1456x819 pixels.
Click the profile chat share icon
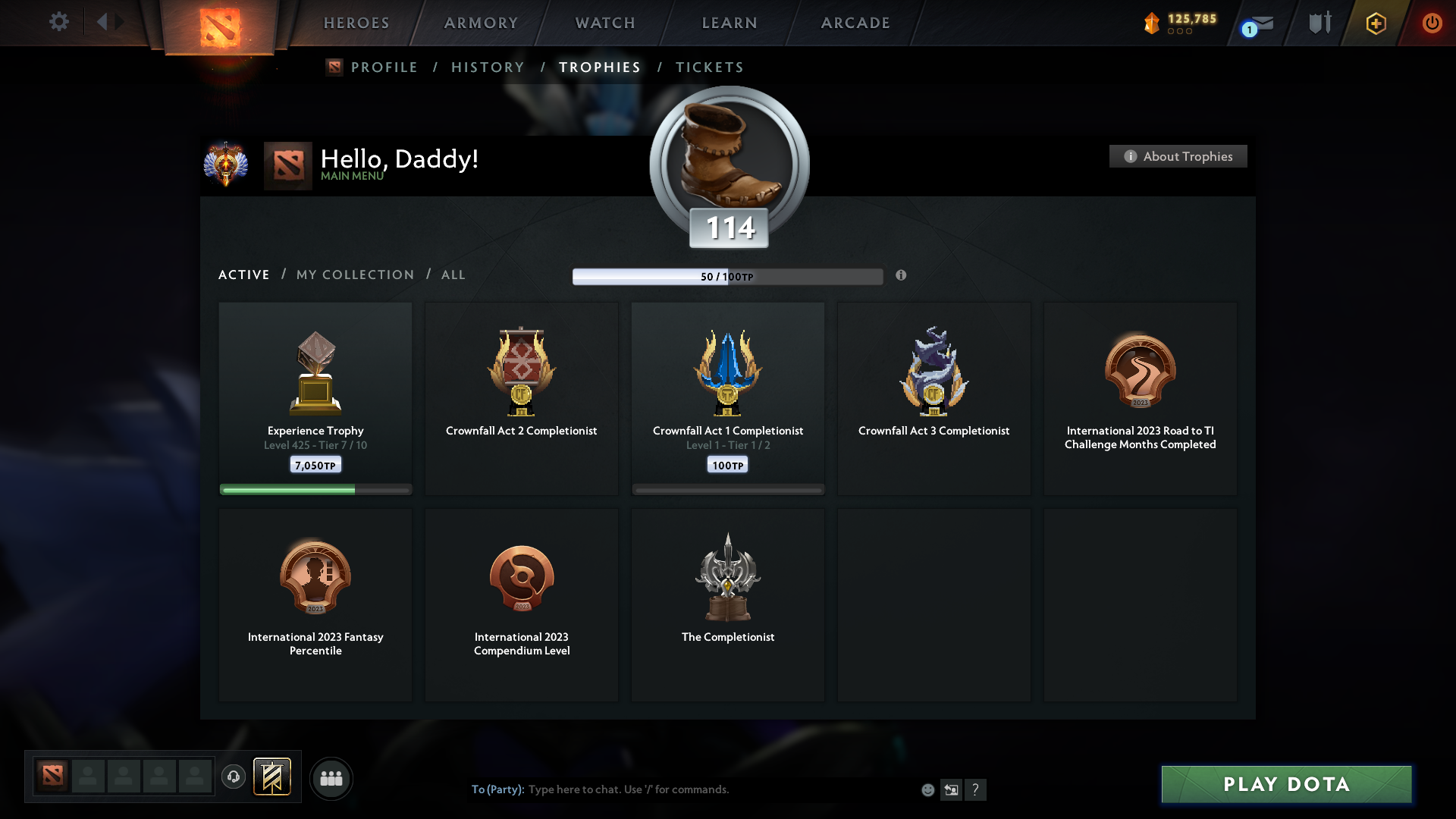tap(952, 789)
